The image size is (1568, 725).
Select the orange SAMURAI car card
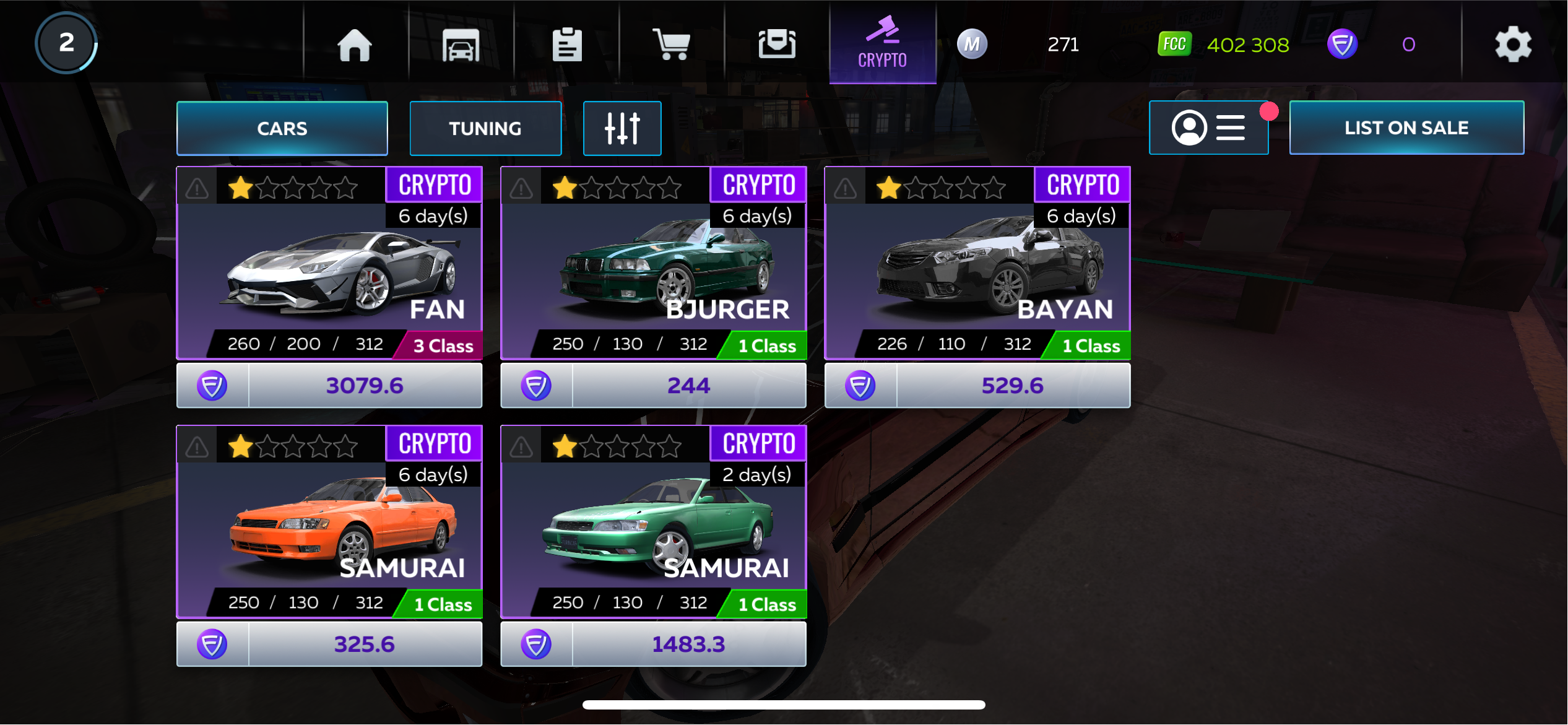pos(329,531)
